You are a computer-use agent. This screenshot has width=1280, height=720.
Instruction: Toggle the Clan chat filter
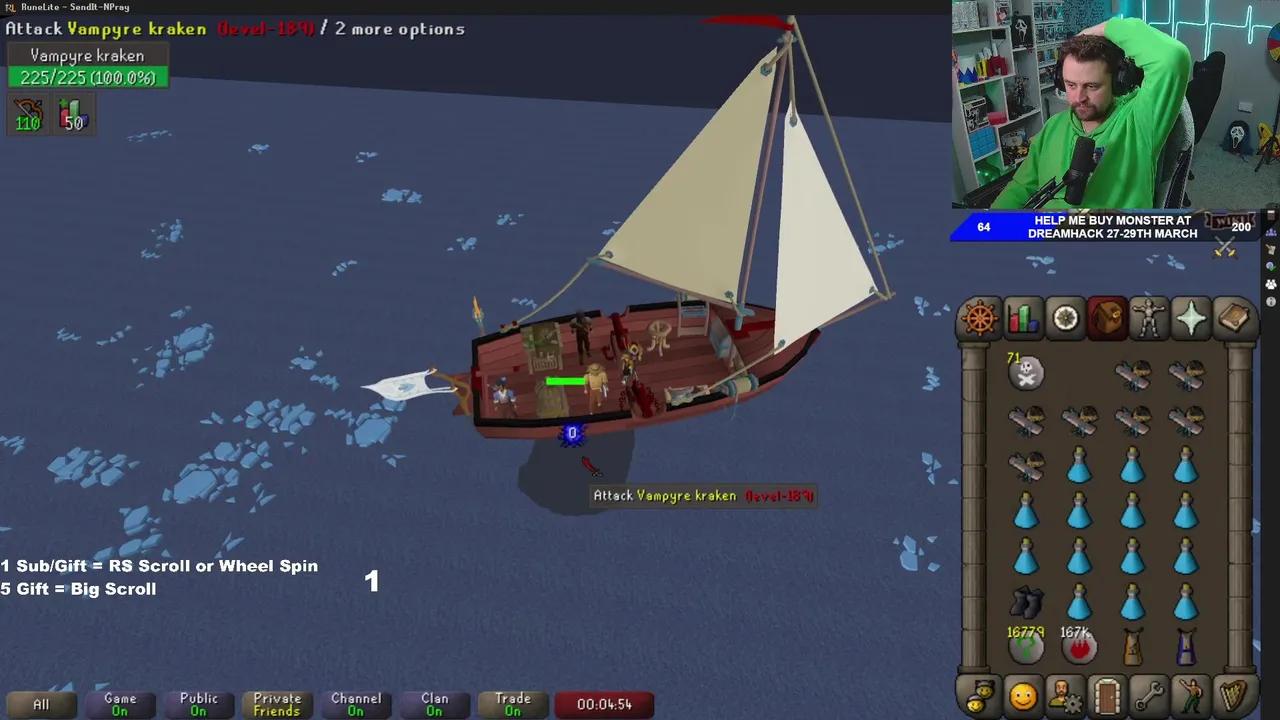(434, 704)
